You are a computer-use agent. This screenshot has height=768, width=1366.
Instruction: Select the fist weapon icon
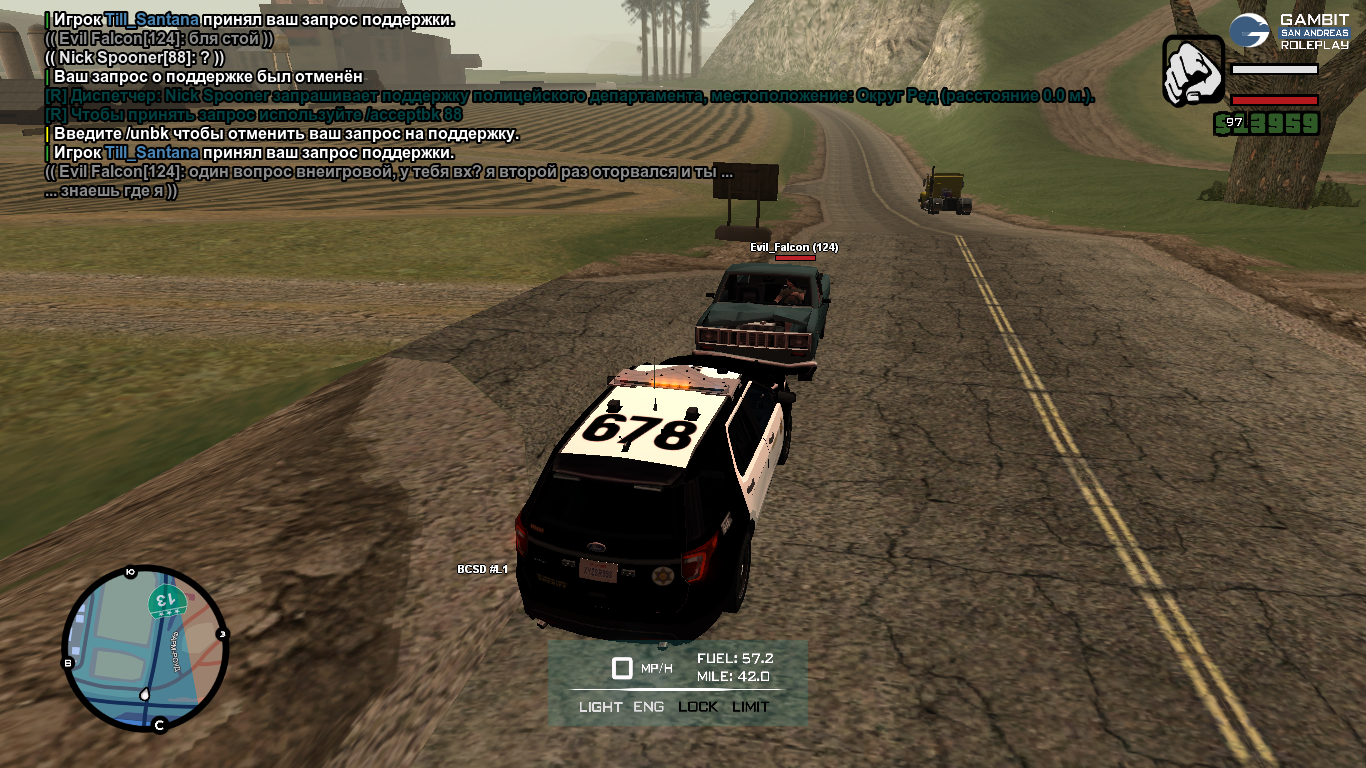coord(1193,71)
